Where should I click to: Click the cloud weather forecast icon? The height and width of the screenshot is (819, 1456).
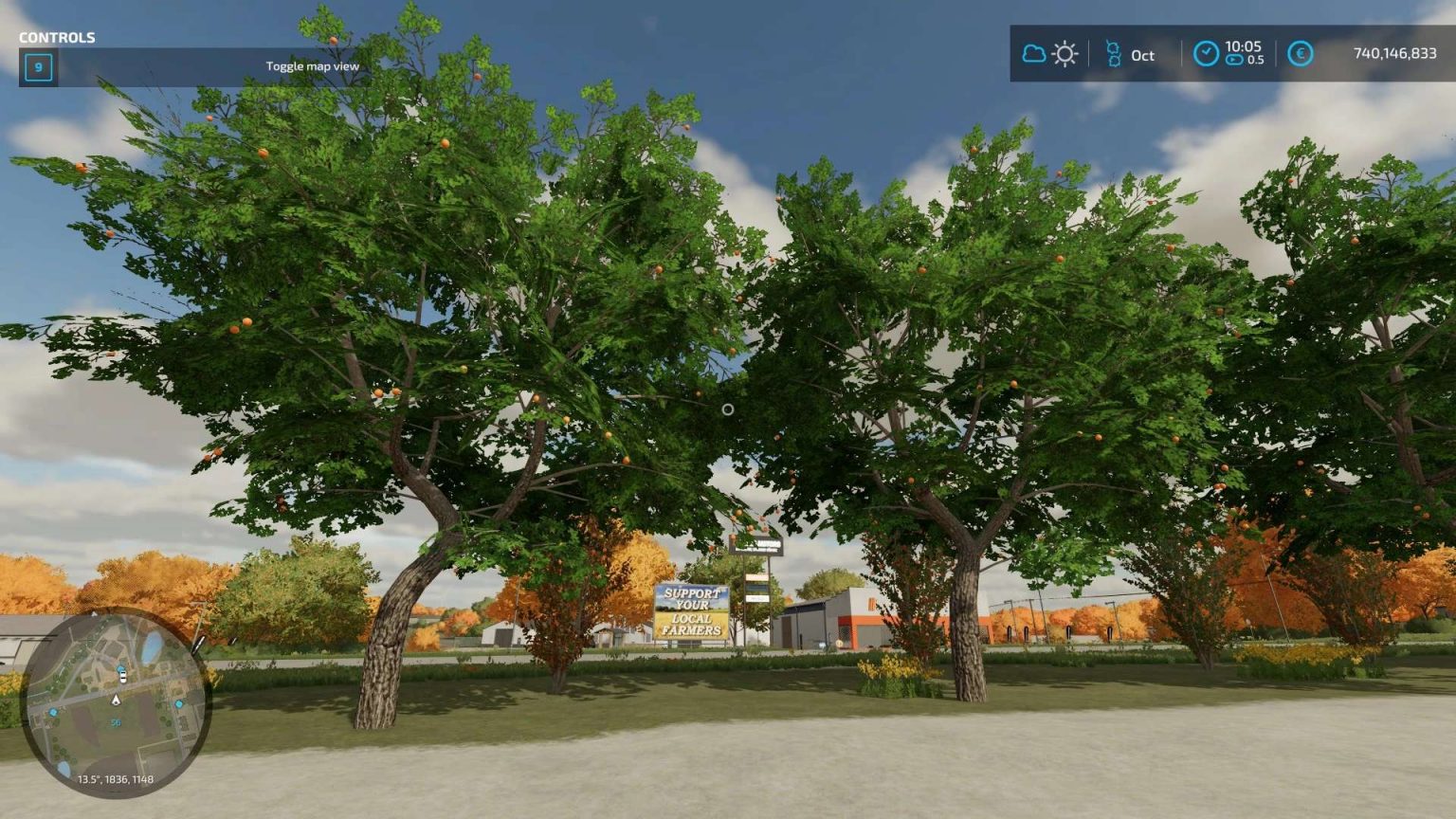coord(1034,54)
